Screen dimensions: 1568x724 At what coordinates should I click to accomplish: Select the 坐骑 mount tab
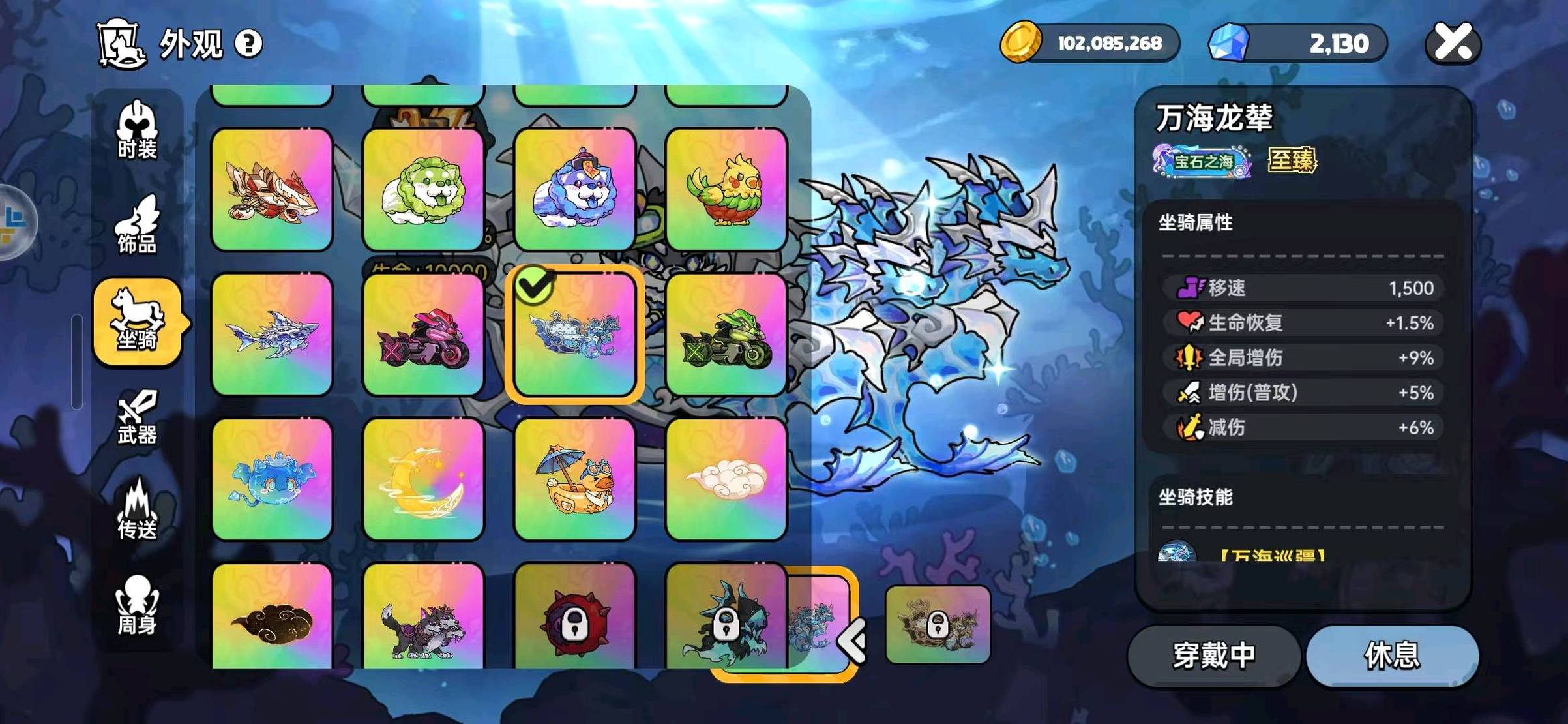click(x=137, y=321)
